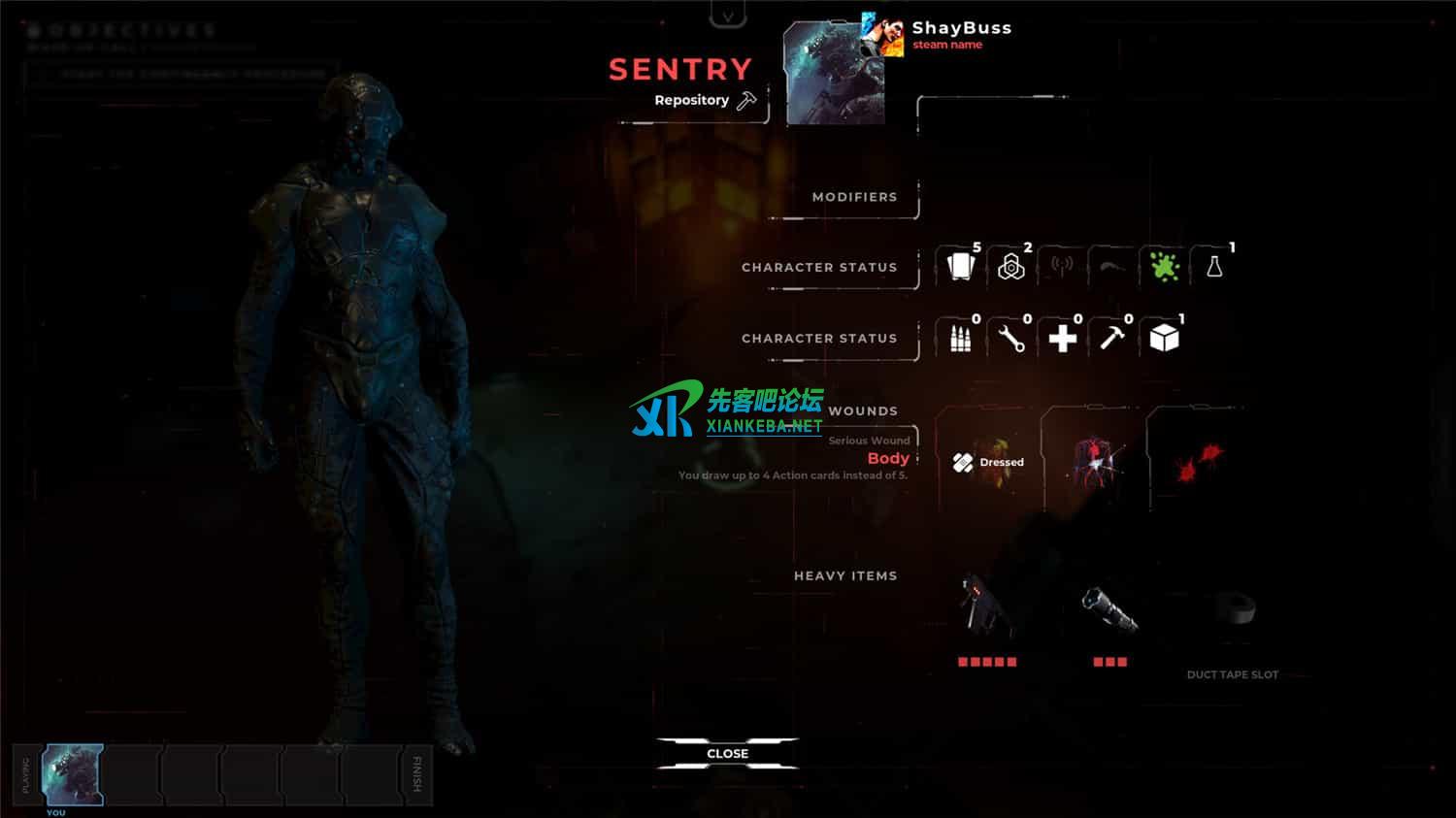Image resolution: width=1456 pixels, height=818 pixels.
Task: Select the Dressed wound card
Action: coord(989,462)
